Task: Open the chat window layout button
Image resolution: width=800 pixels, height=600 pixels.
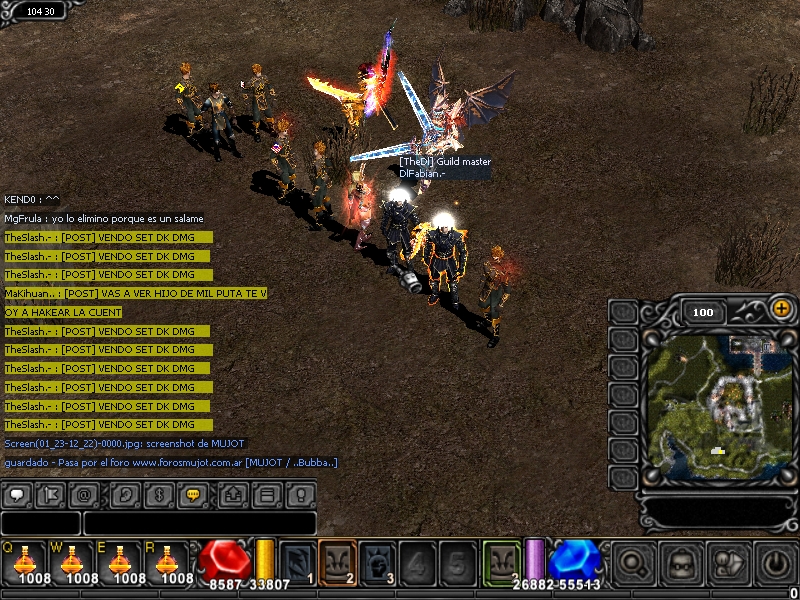Action: pos(267,494)
